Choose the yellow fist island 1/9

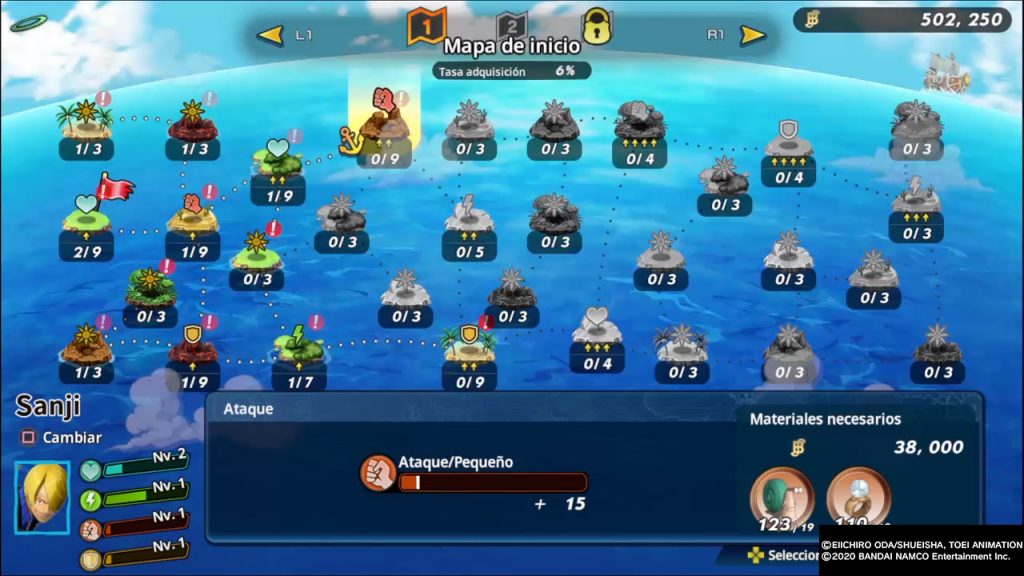point(193,215)
